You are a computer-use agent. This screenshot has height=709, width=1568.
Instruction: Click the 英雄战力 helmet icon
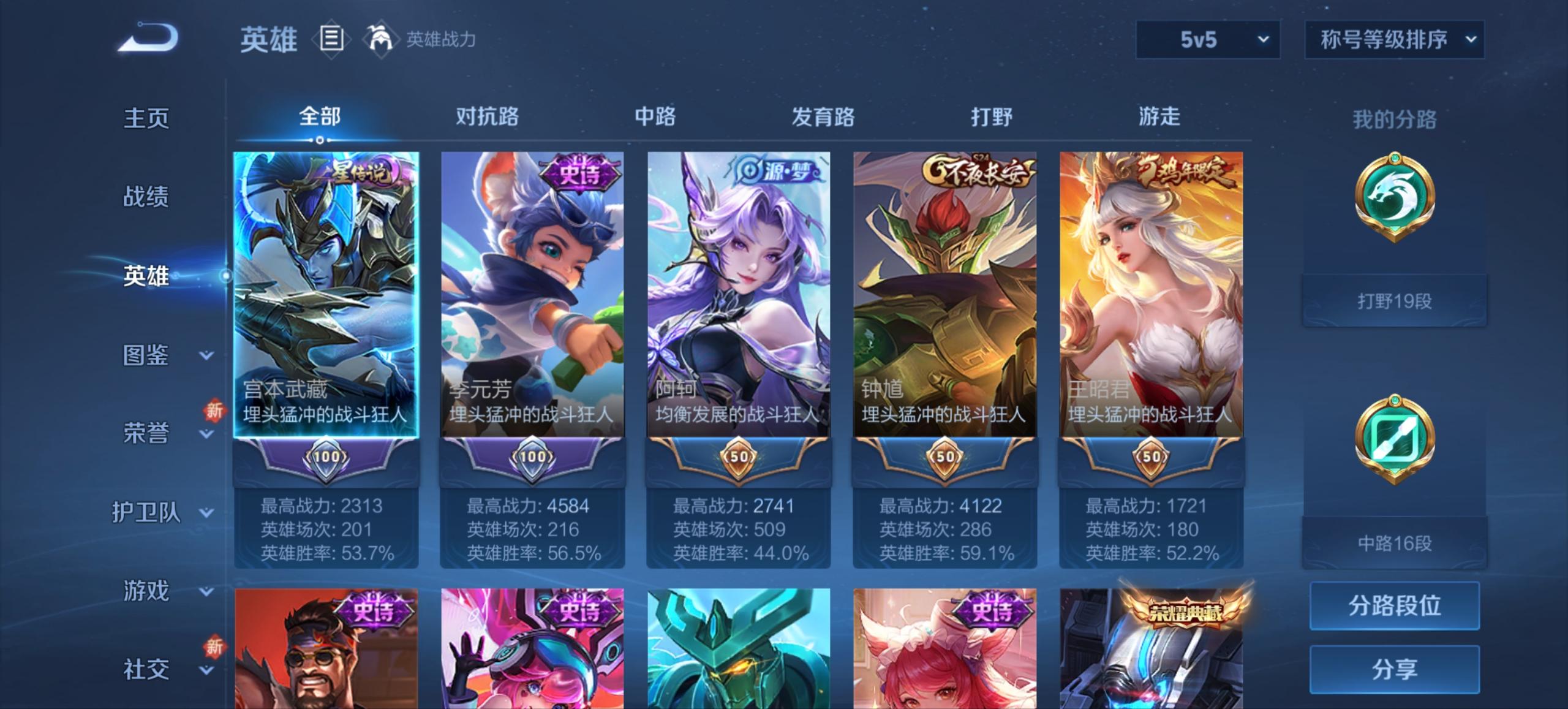(x=380, y=38)
